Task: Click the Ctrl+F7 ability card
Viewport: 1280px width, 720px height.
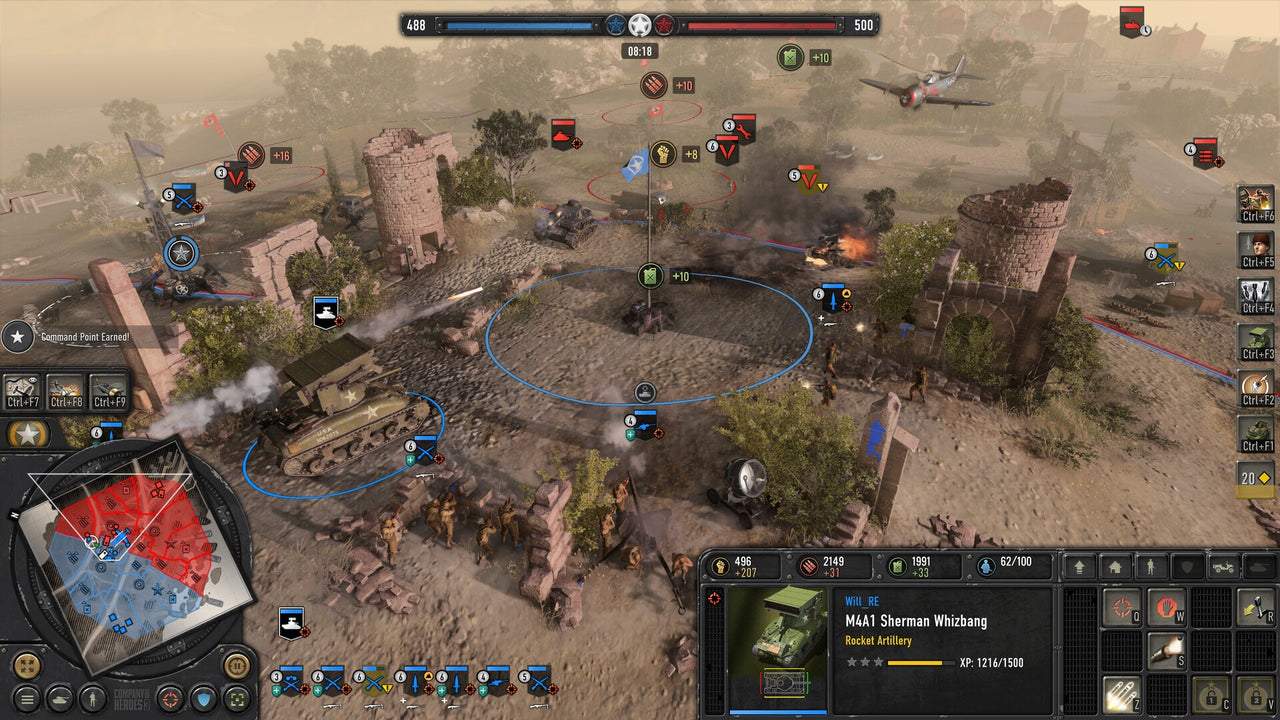Action: pyautogui.click(x=21, y=390)
